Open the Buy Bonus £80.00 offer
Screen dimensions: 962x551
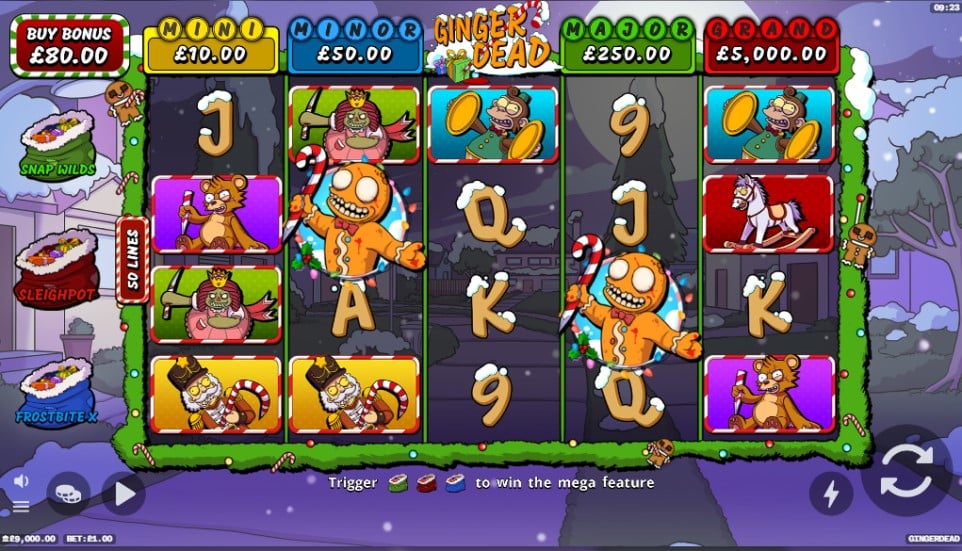click(69, 45)
